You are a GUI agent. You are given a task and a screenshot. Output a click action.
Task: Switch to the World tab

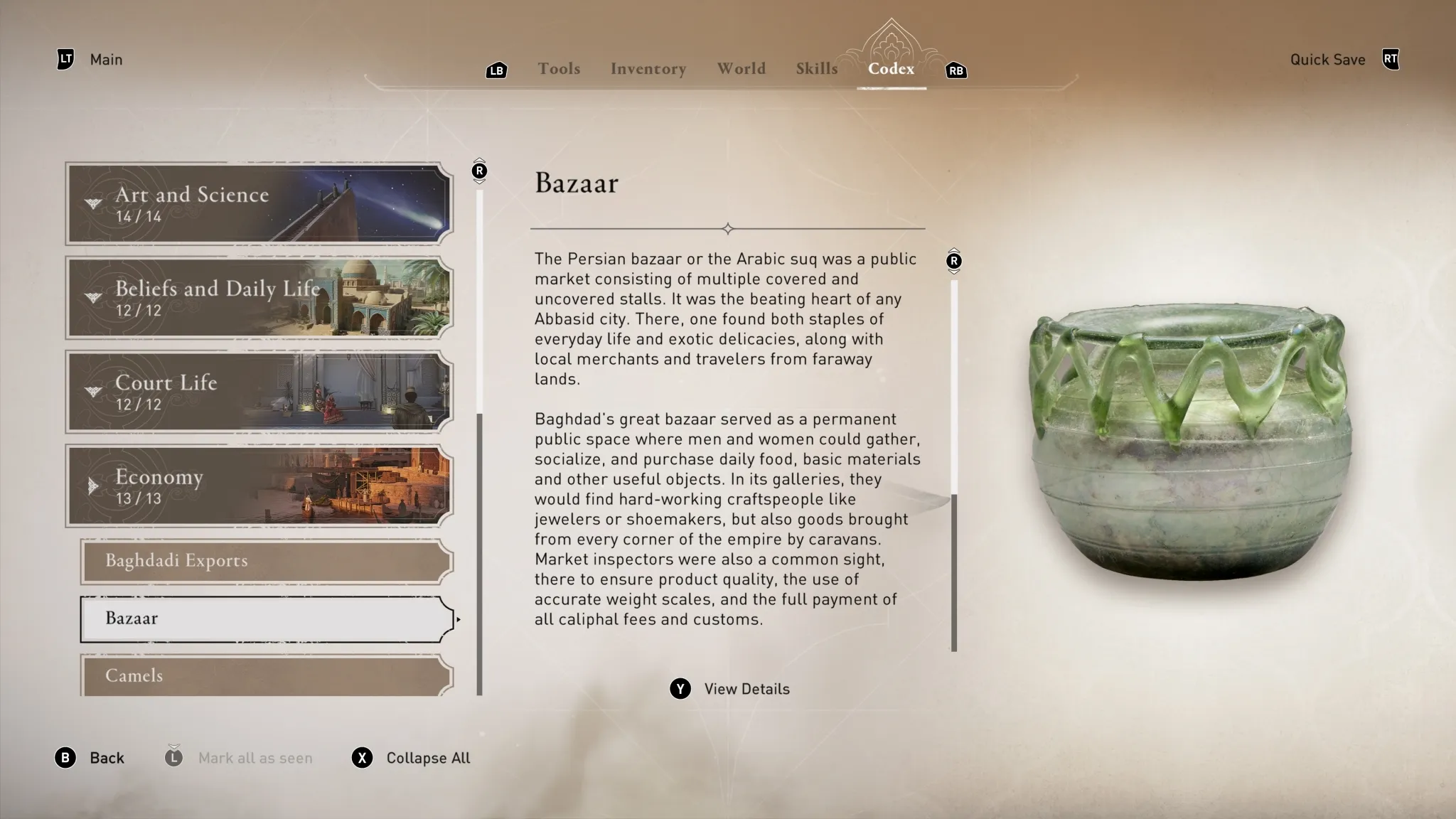pos(741,68)
